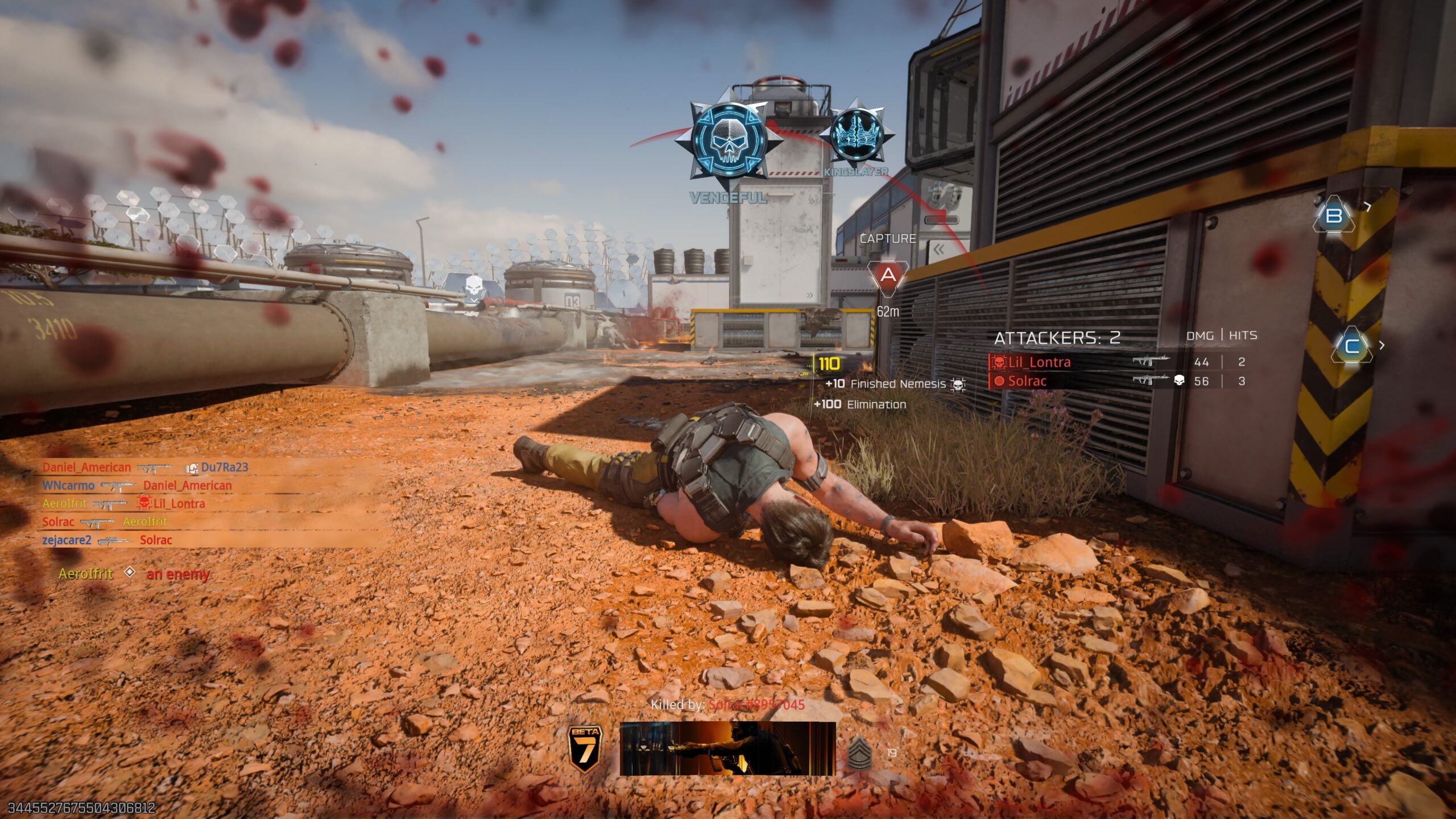Choose Solrac in the attackers list
The height and width of the screenshot is (819, 1456).
[1027, 381]
